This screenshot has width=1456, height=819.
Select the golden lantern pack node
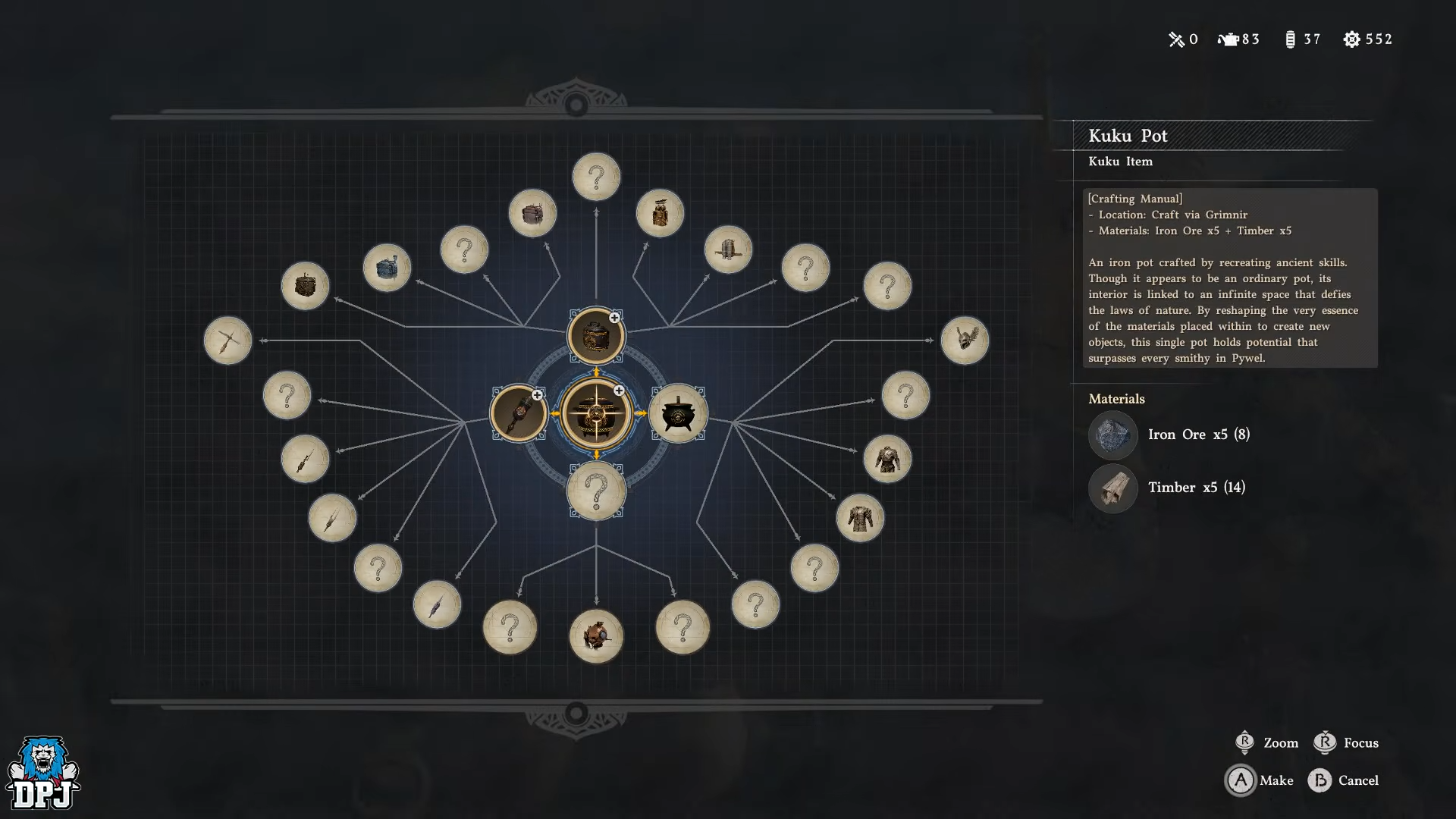pyautogui.click(x=660, y=213)
